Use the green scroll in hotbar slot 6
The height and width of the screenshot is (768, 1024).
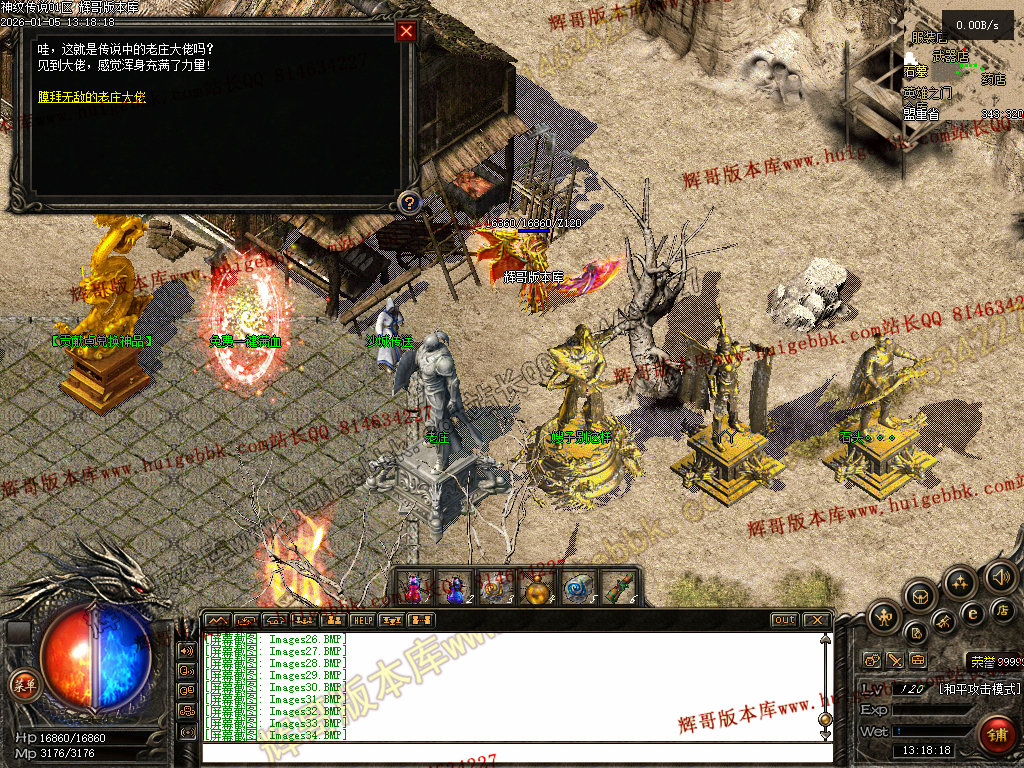pos(620,587)
